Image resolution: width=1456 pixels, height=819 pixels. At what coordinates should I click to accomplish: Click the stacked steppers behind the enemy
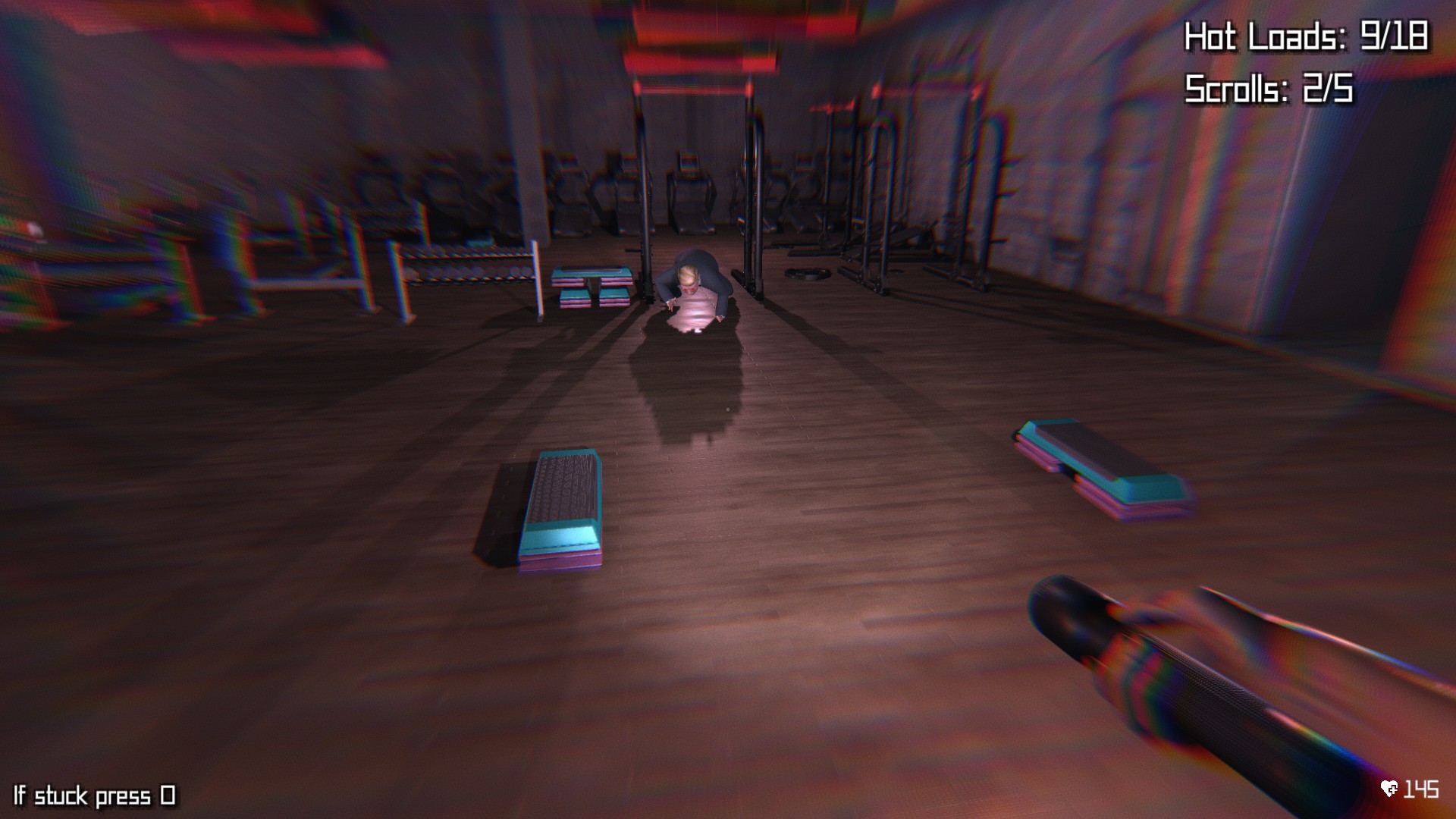click(x=591, y=288)
